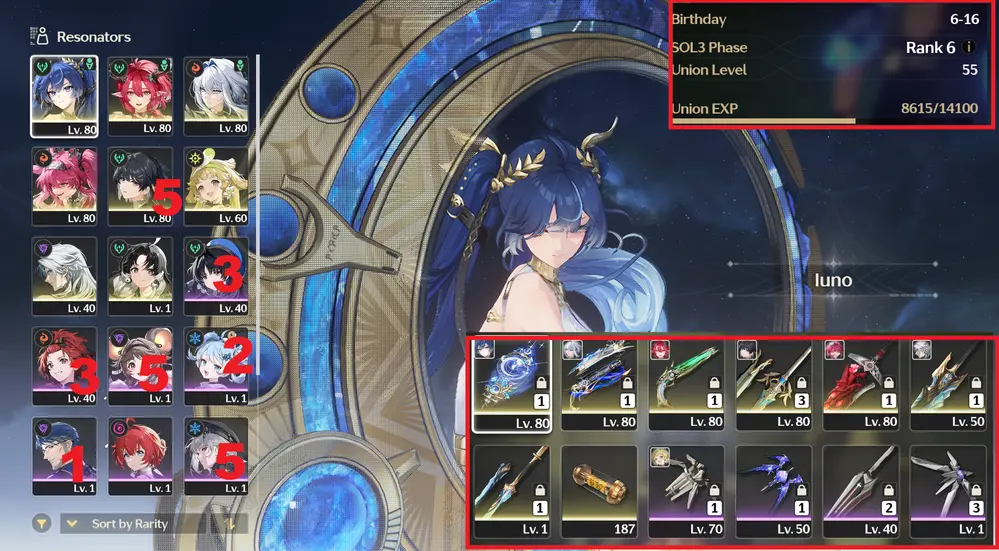Viewport: 999px width, 551px height.
Task: Choose the green curved pistol weapon
Action: tap(684, 380)
